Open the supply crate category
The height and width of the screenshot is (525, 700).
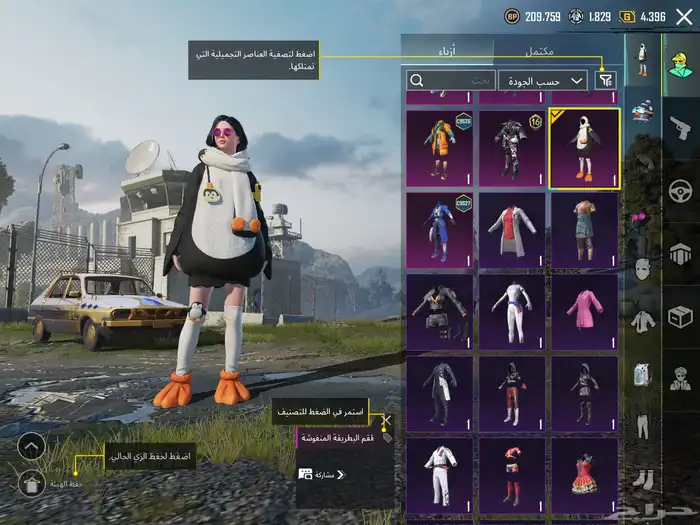click(680, 316)
